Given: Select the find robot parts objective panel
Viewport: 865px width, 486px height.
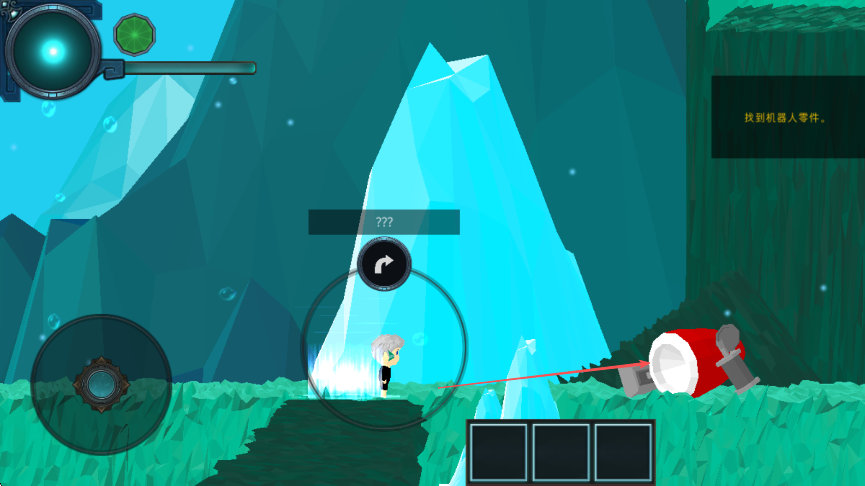Looking at the screenshot, I should [787, 117].
